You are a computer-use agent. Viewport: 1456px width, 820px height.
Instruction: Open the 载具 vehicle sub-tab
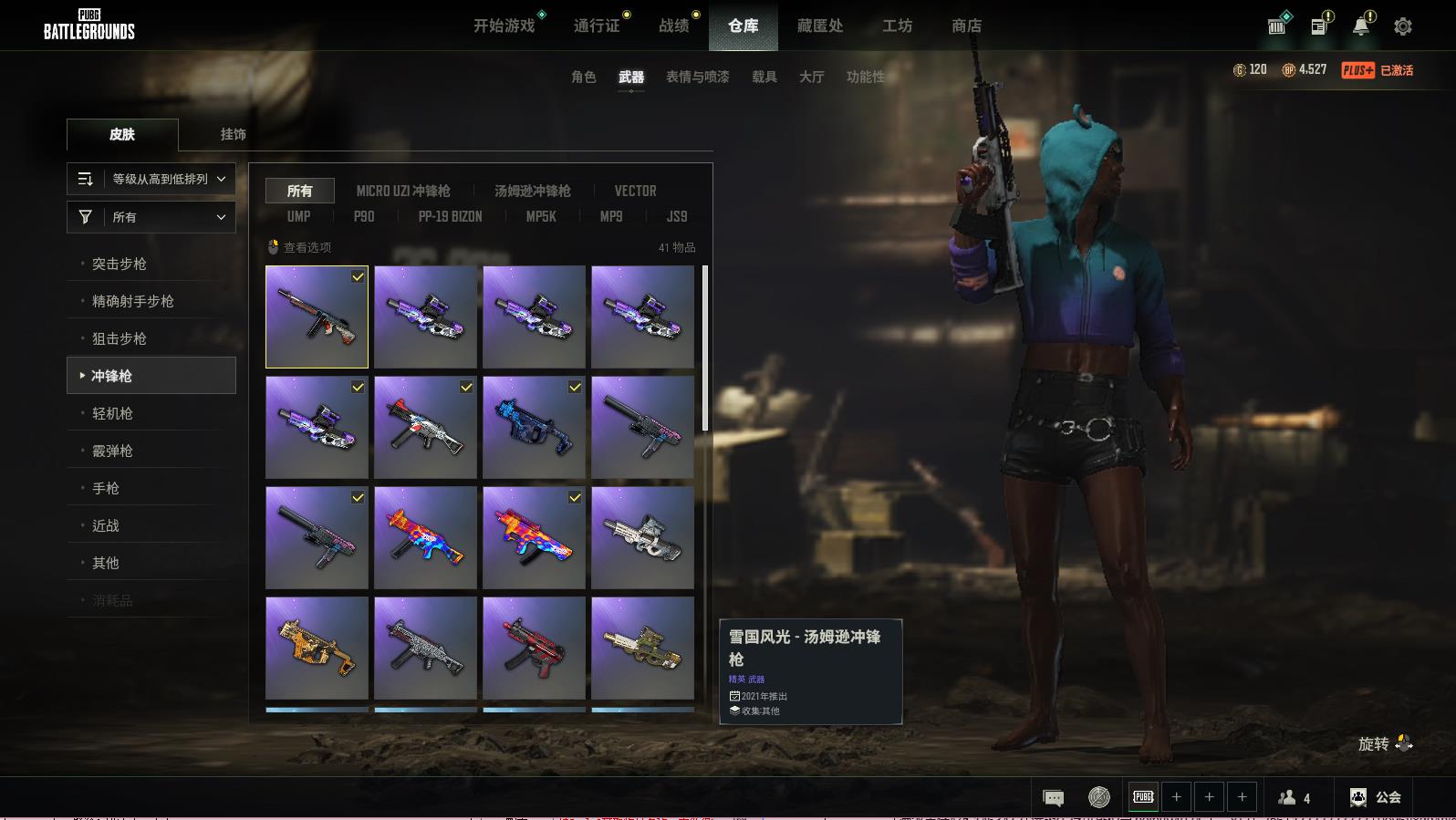(x=764, y=77)
